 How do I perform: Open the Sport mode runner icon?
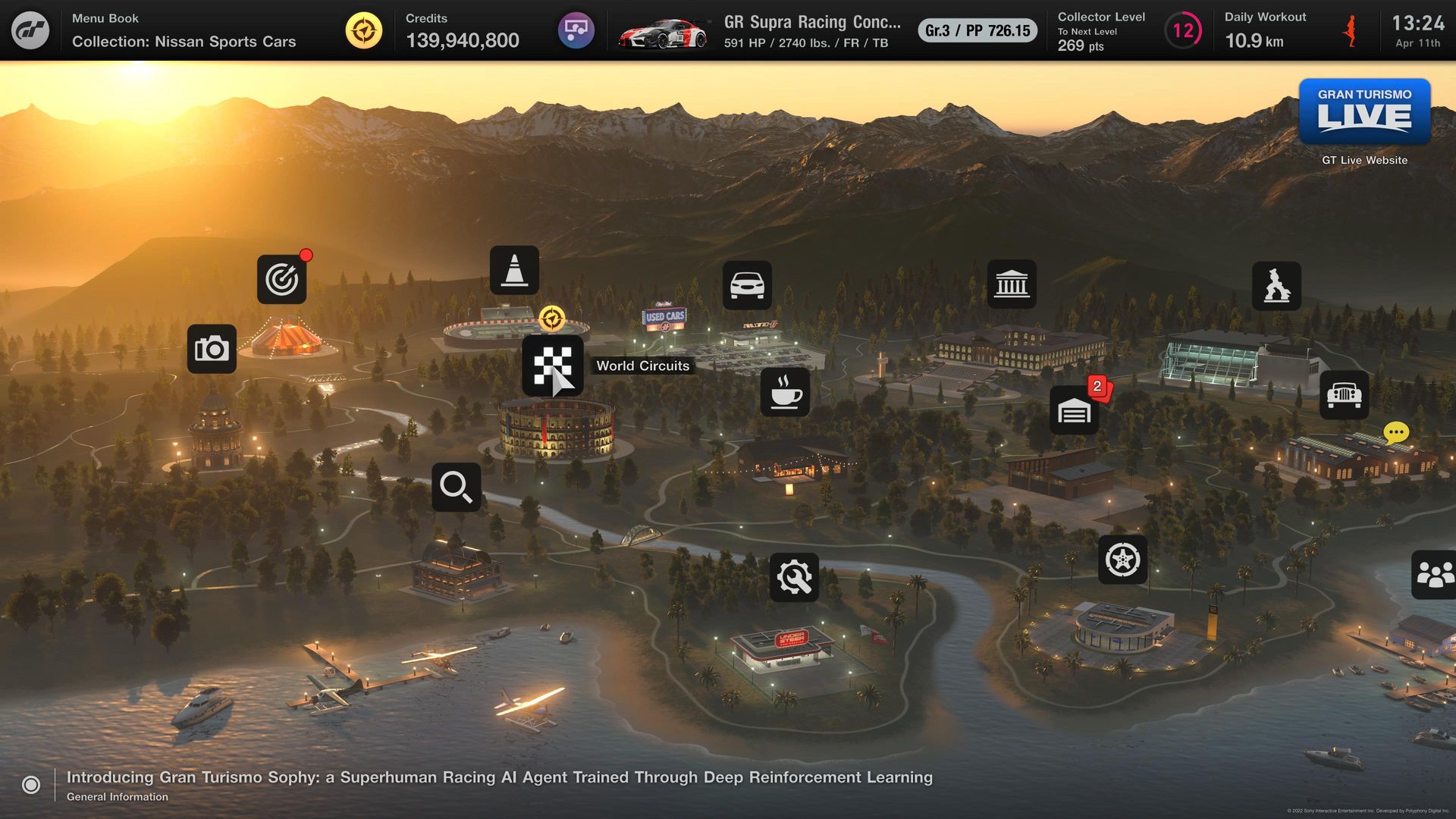point(1276,286)
